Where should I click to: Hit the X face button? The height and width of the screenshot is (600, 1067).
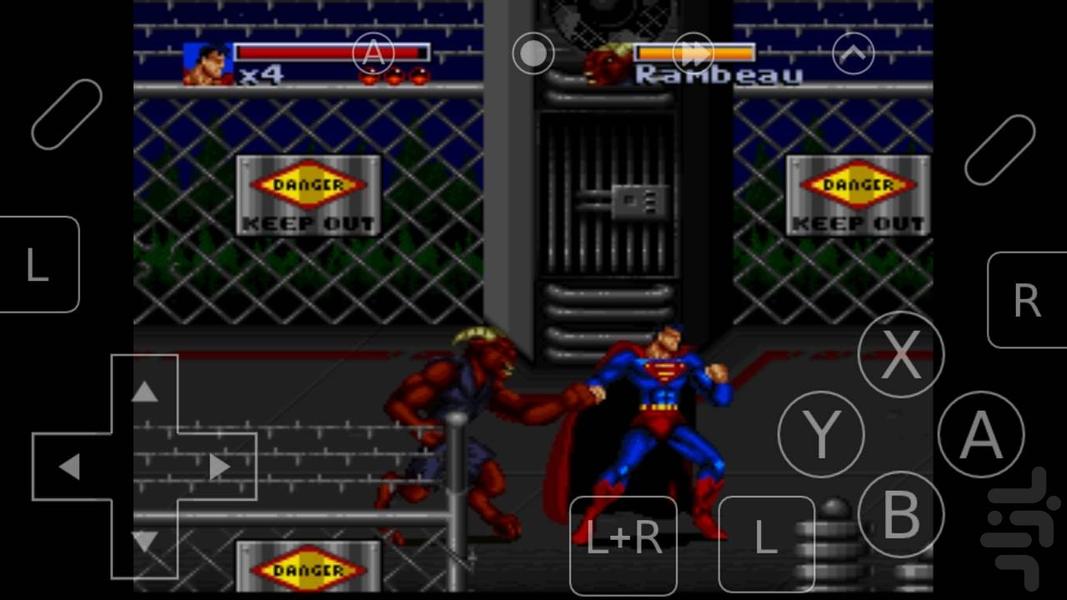[901, 354]
